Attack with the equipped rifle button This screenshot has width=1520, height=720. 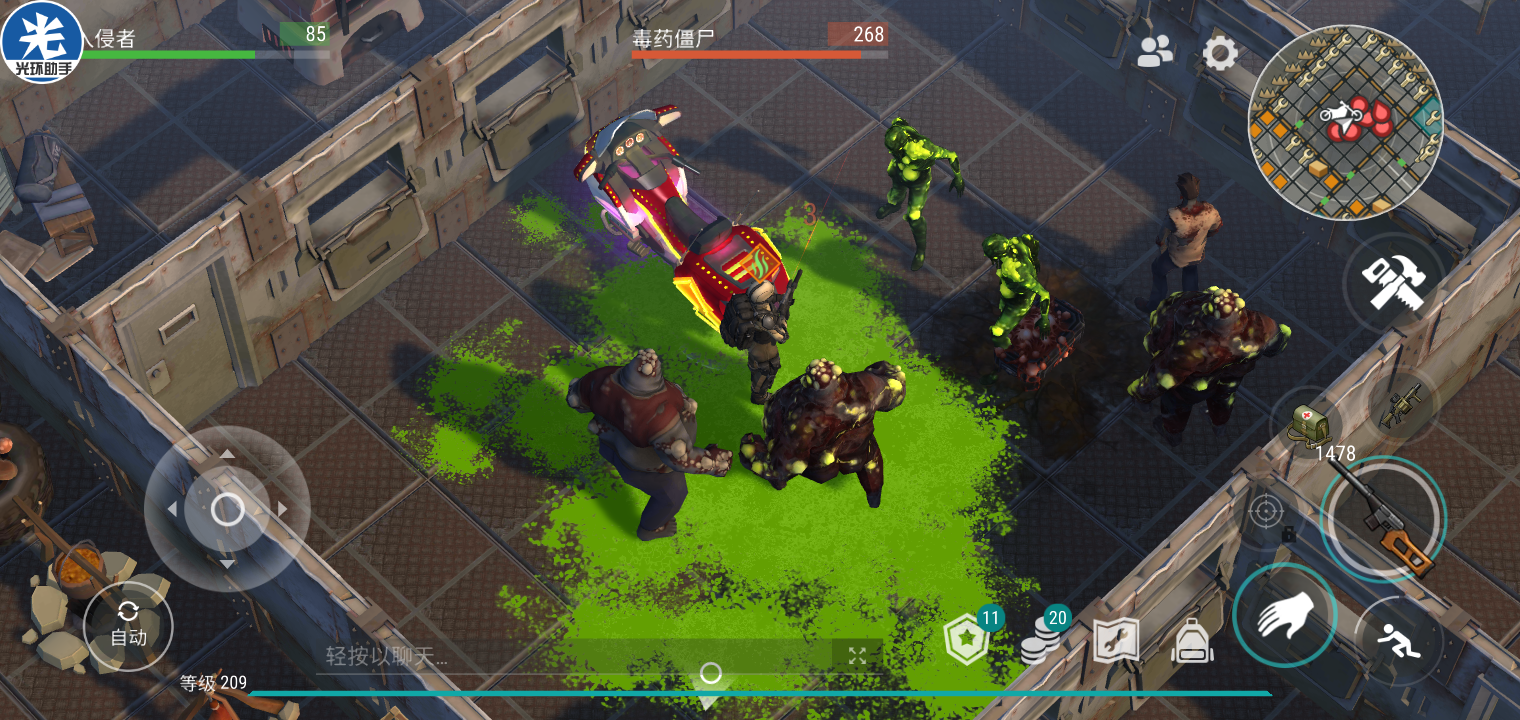click(1383, 518)
